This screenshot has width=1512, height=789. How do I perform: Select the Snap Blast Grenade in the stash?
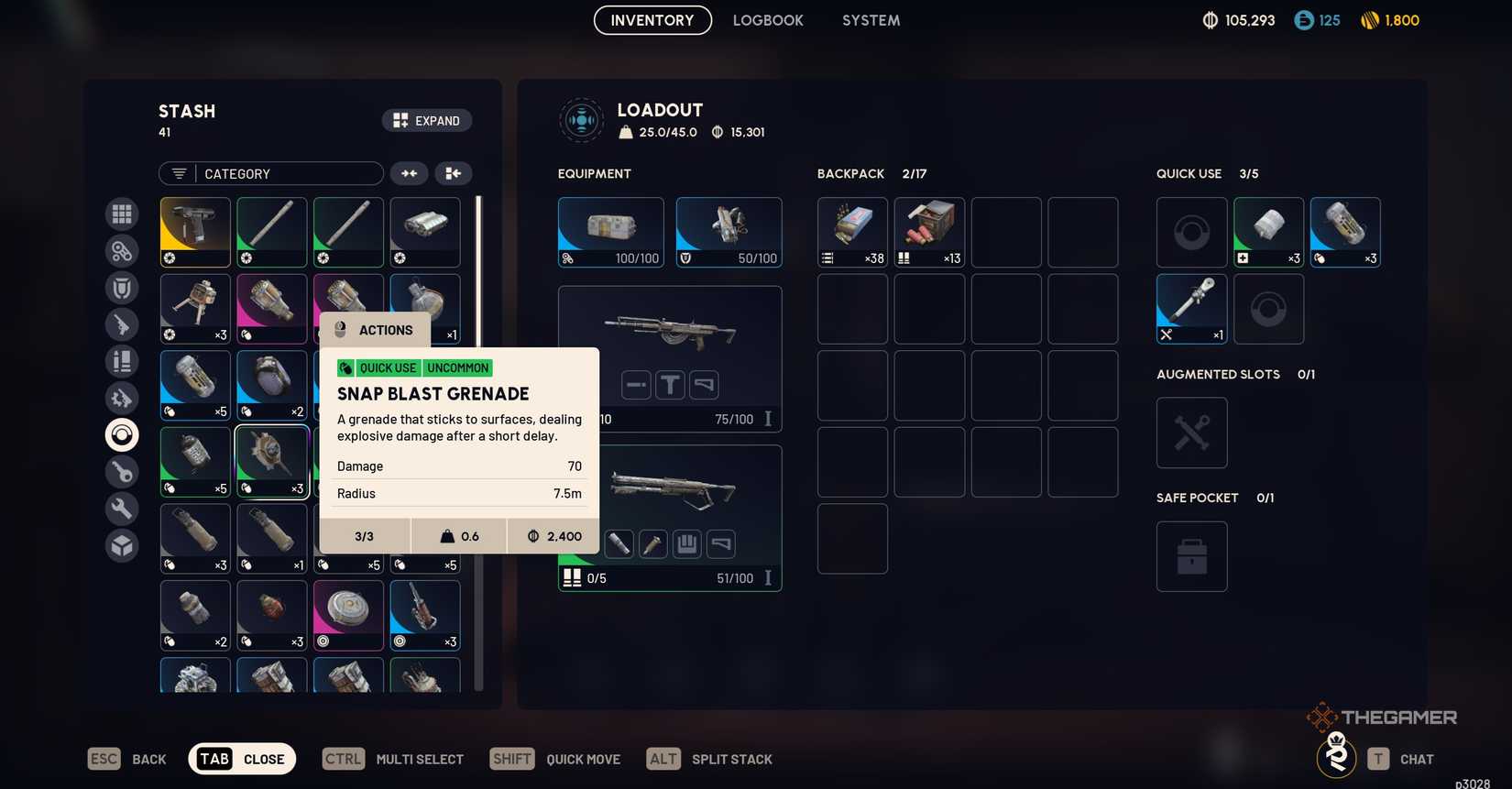271,461
